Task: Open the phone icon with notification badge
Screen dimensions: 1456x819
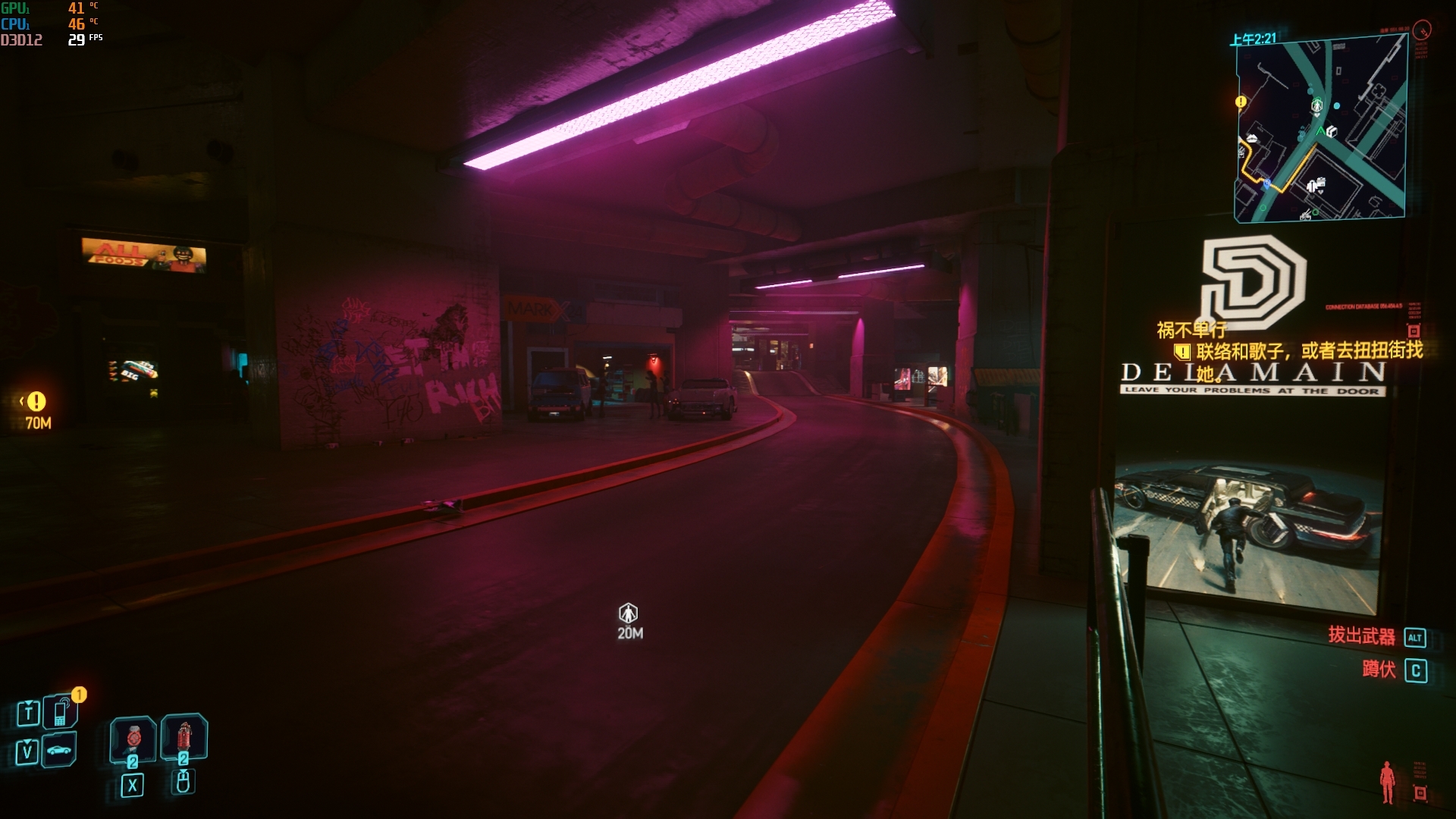Action: coord(61,712)
